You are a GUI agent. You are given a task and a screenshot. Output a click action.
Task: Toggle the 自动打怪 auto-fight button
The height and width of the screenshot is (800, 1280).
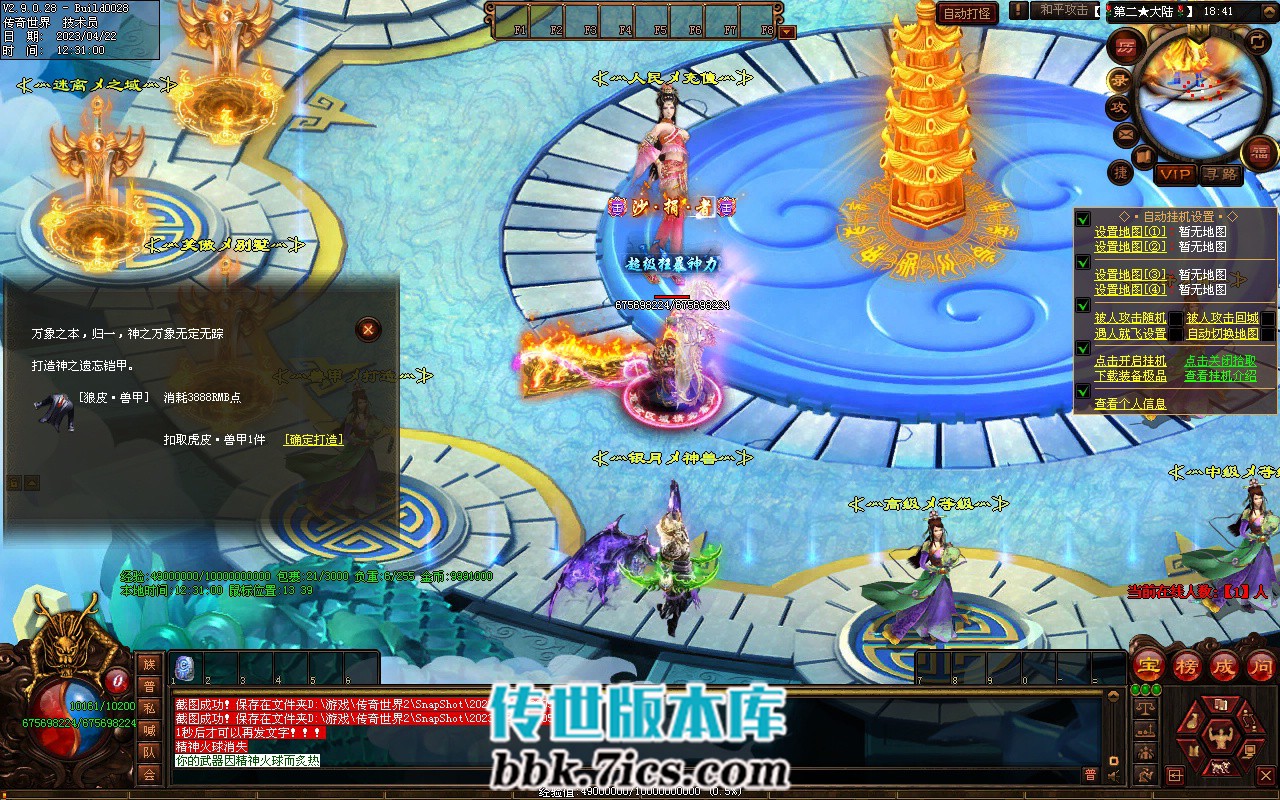point(968,13)
